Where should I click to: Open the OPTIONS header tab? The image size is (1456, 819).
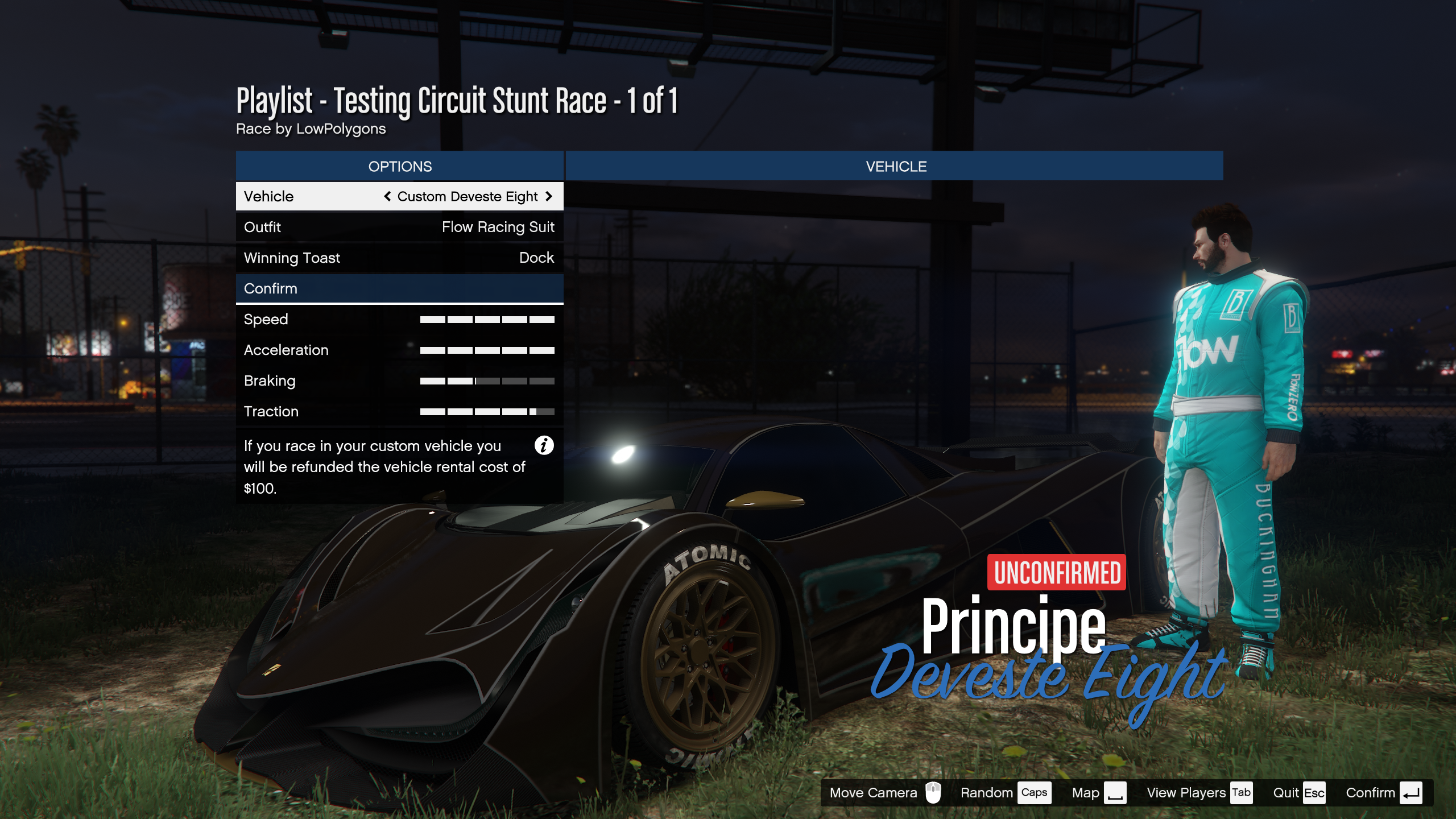pos(399,166)
